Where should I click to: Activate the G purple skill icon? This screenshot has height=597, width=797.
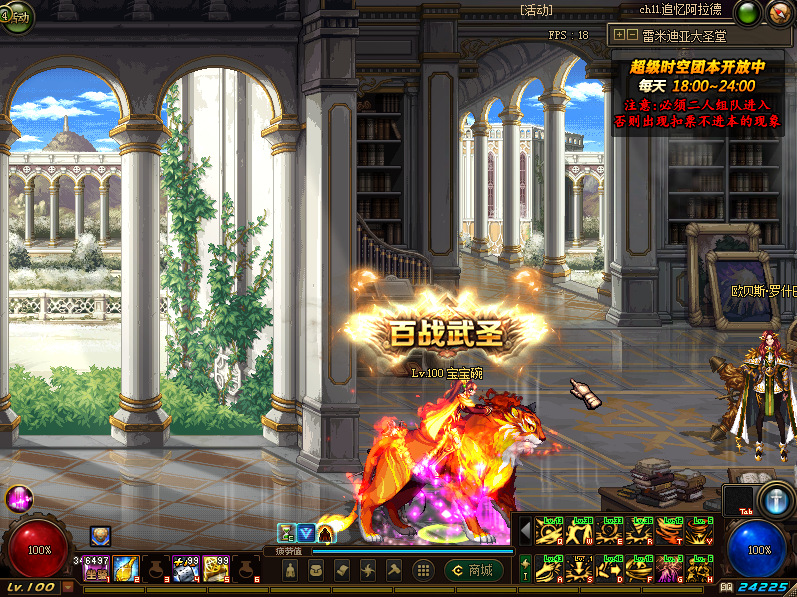pyautogui.click(x=670, y=570)
